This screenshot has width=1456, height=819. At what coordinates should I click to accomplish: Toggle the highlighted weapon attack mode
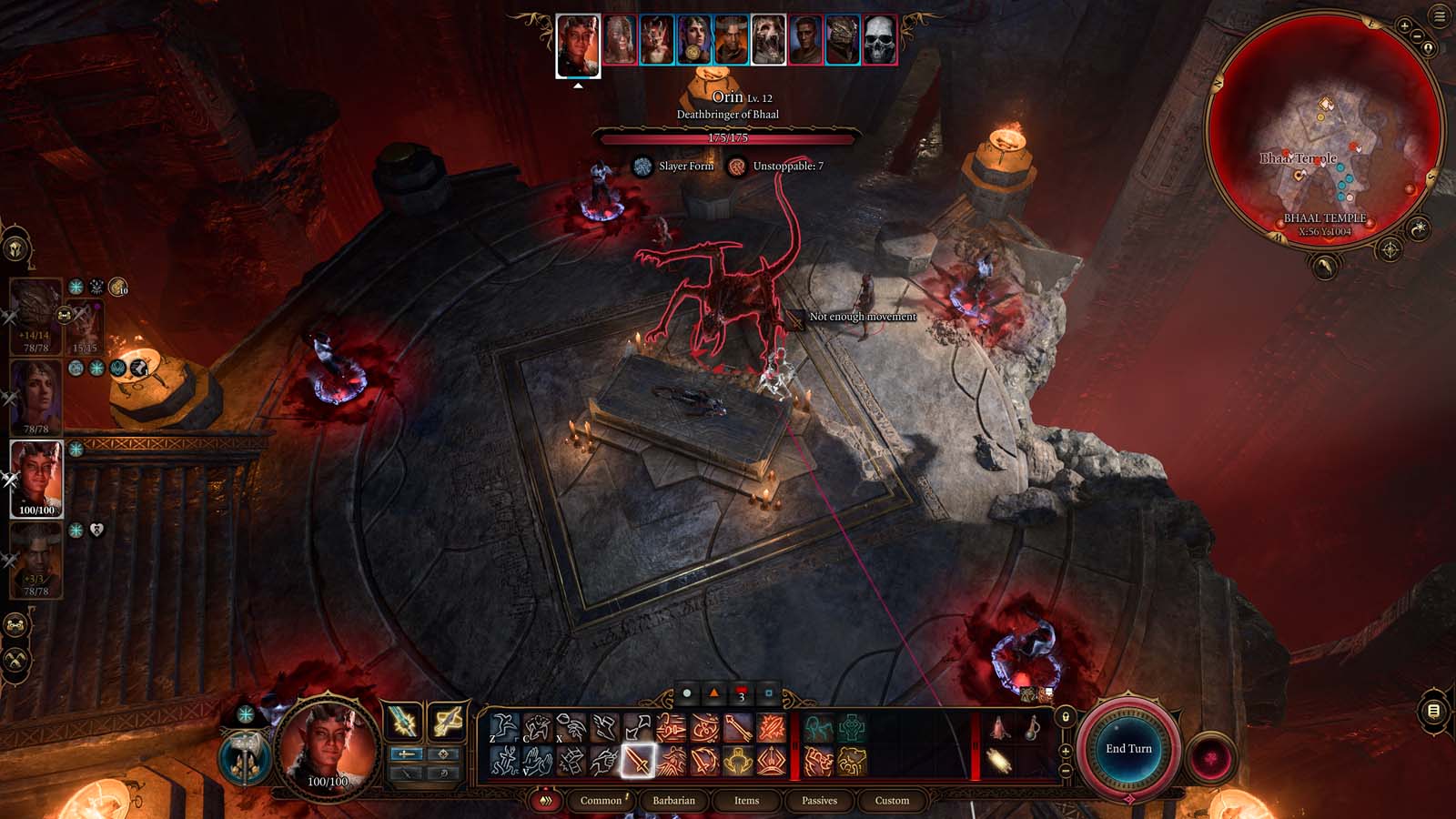coord(407,753)
